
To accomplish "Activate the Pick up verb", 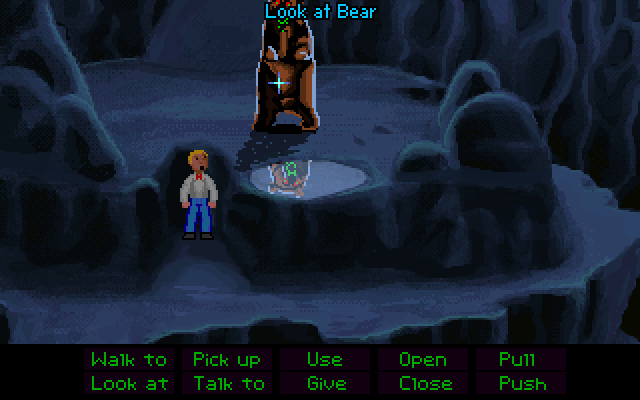I will click(227, 360).
